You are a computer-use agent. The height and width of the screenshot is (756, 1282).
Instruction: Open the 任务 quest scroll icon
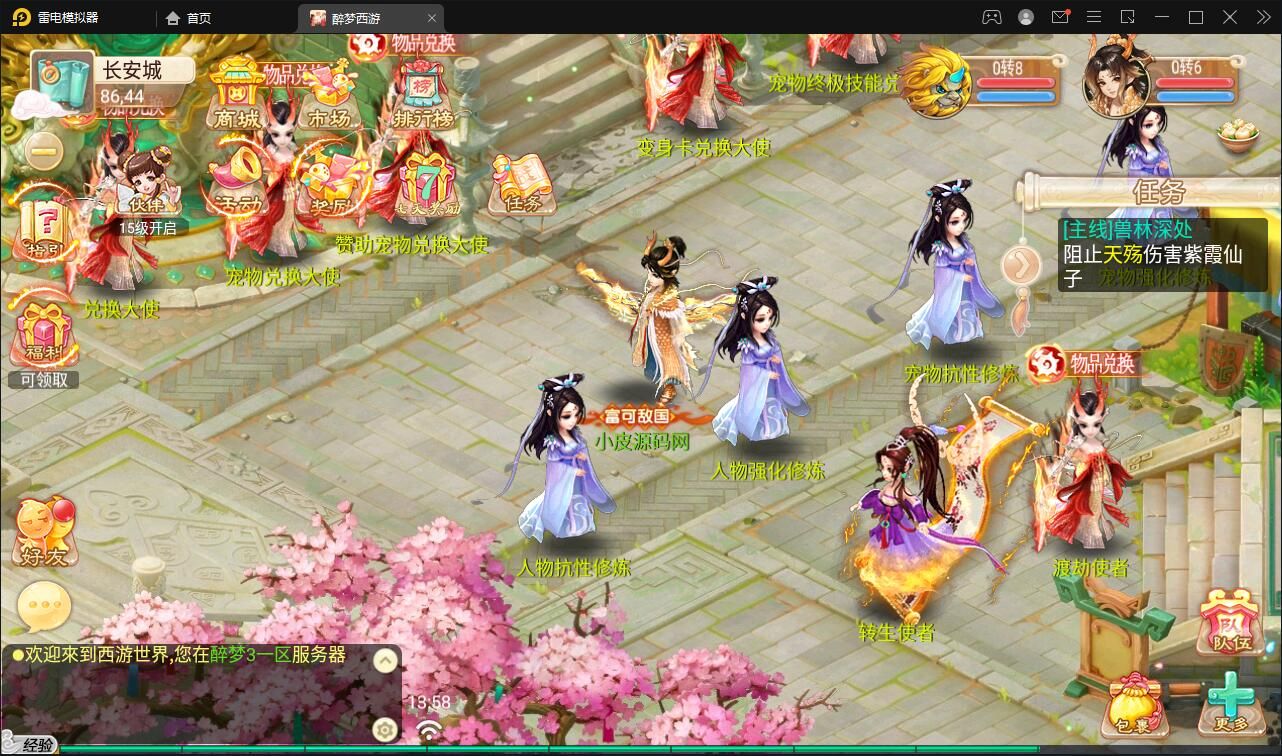[522, 184]
